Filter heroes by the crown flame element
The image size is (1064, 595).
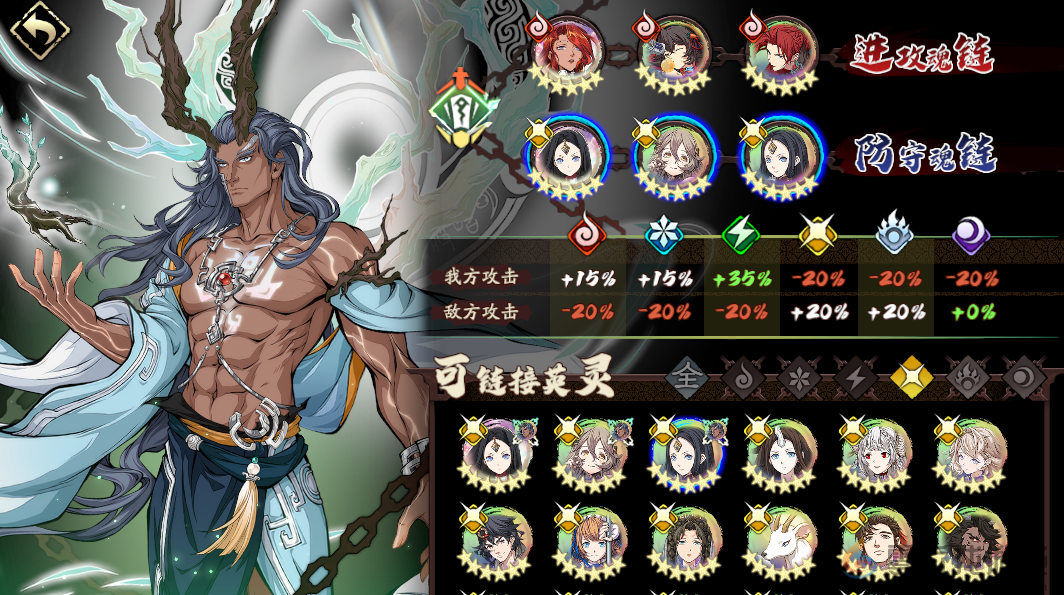(x=967, y=377)
